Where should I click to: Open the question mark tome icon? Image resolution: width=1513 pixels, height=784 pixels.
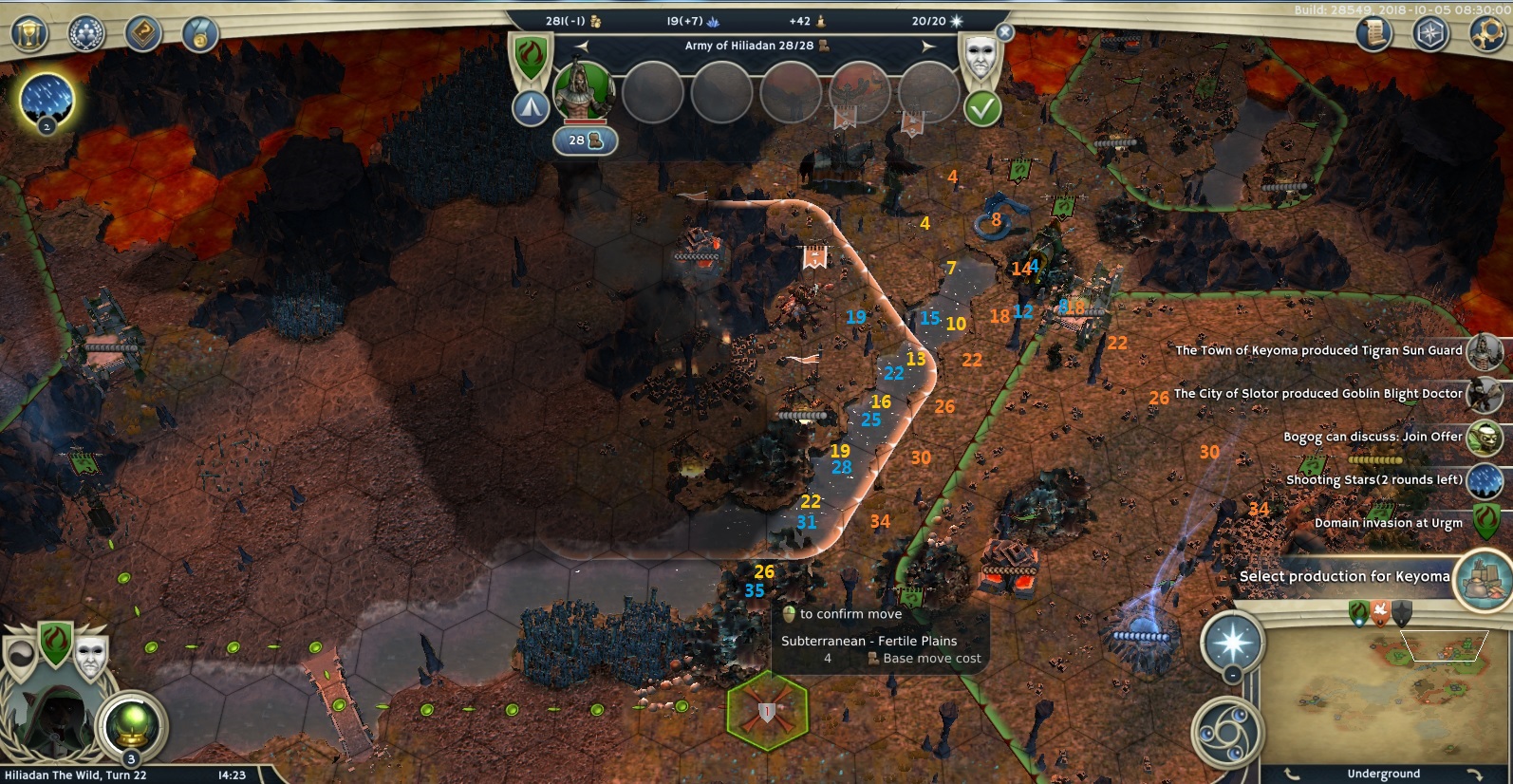click(143, 34)
